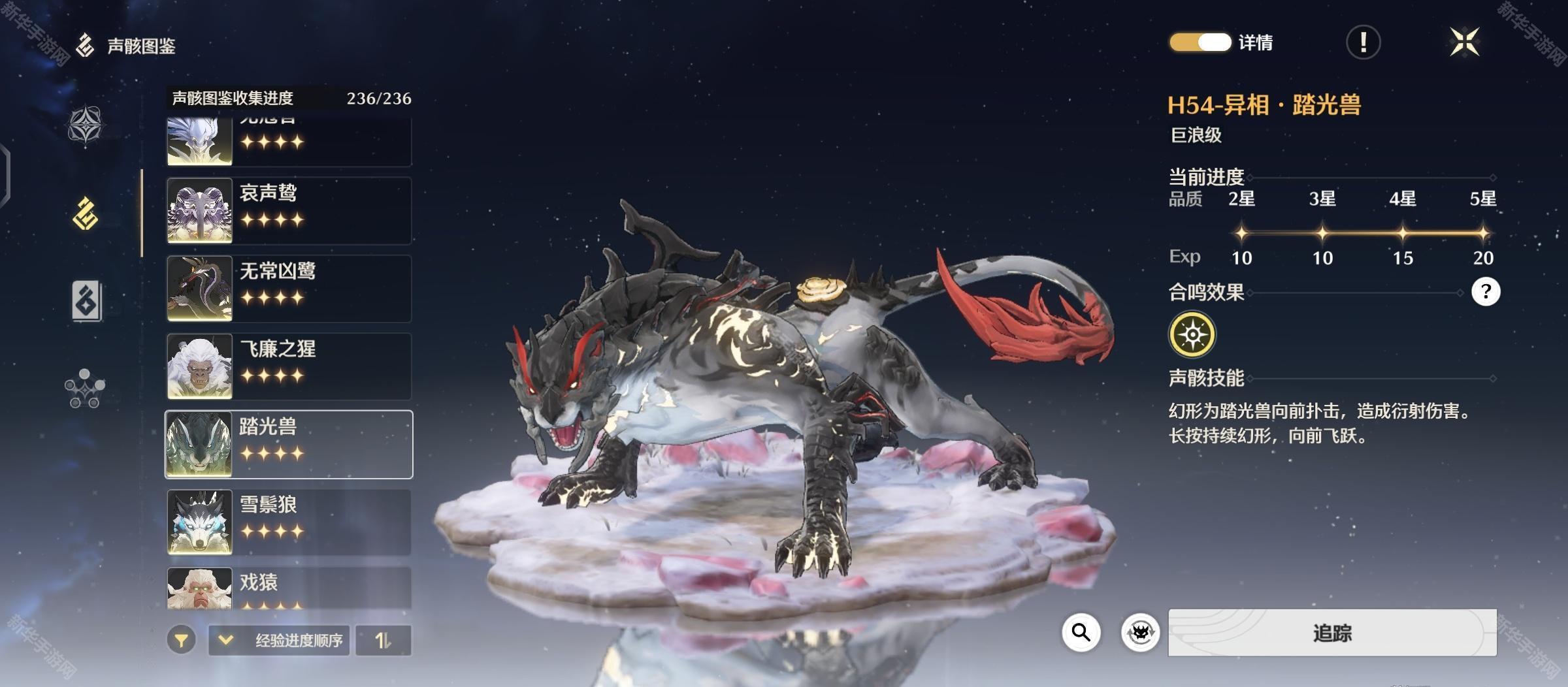Click the 追踪 track button
Viewport: 1568px width, 687px height.
[1332, 632]
